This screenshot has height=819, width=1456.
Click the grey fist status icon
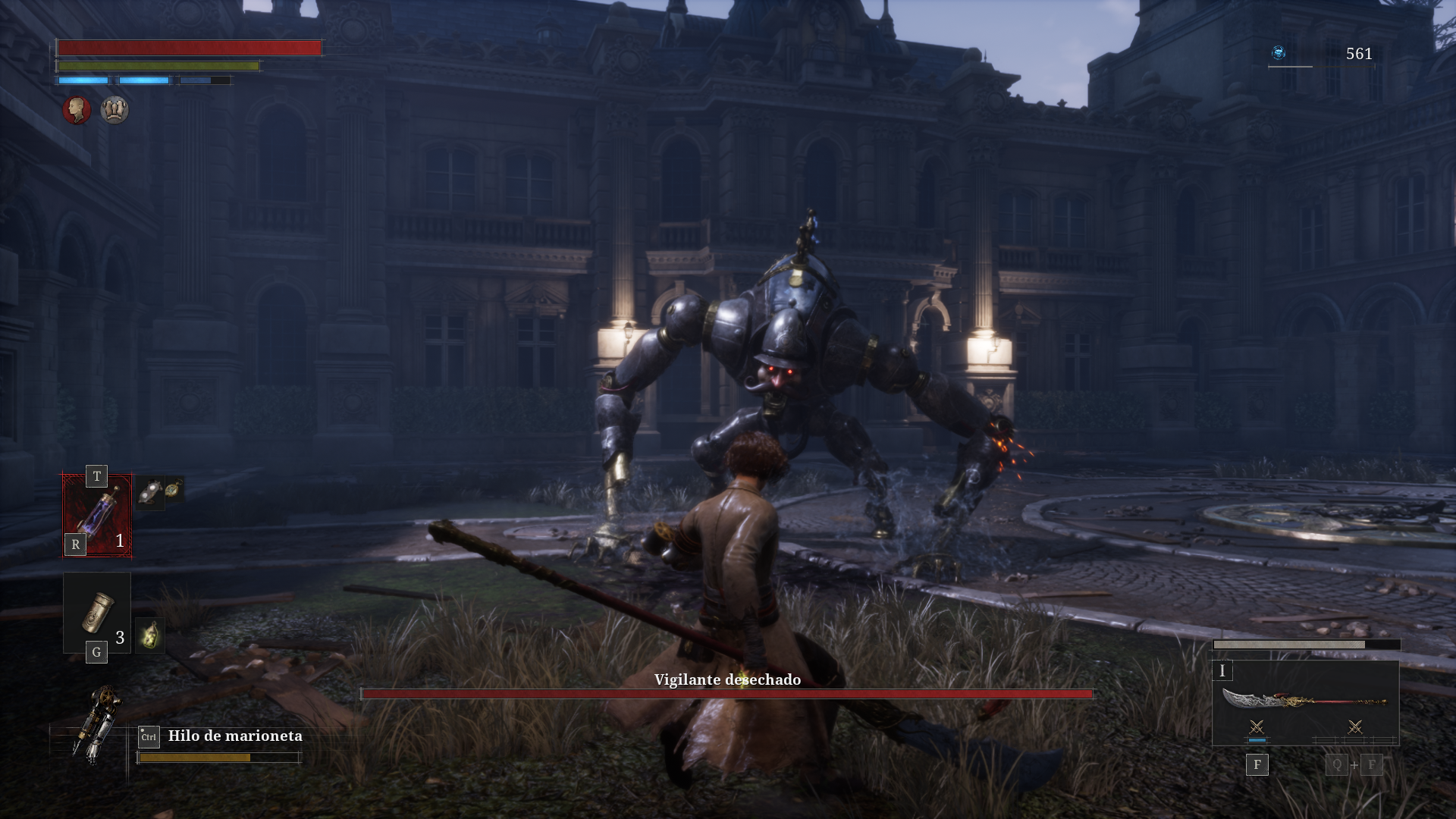pos(115,110)
